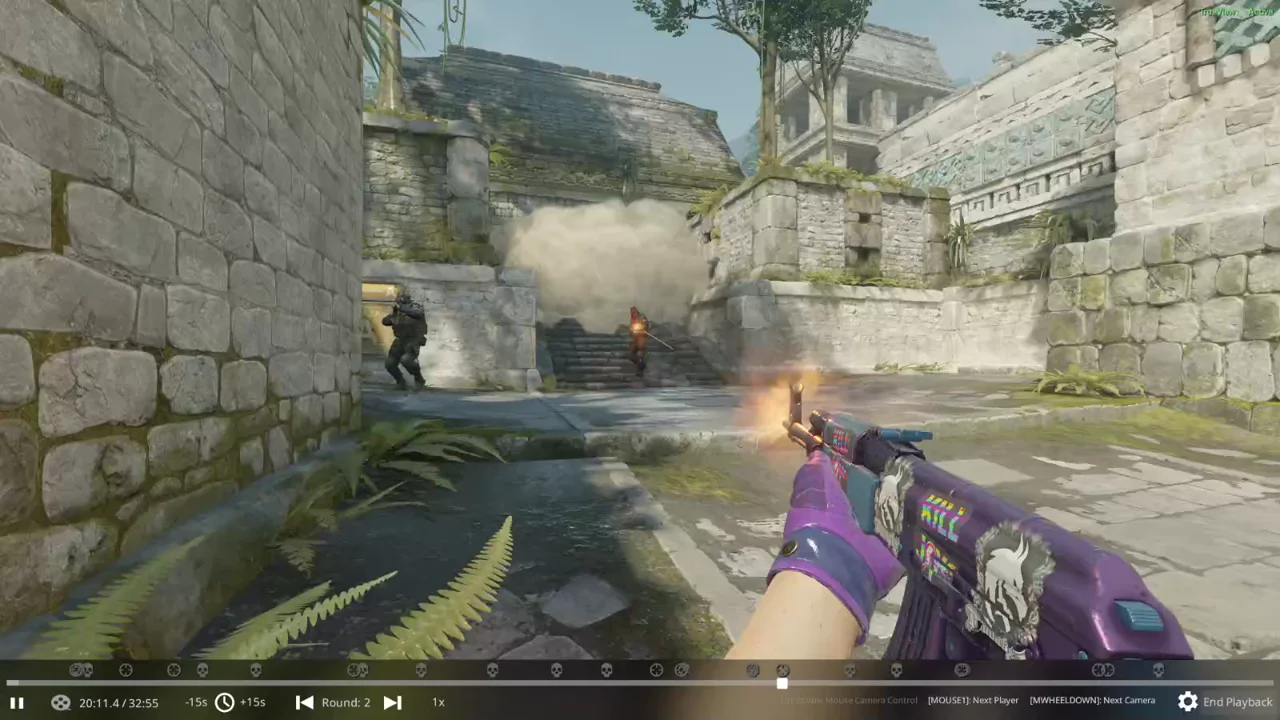This screenshot has width=1280, height=720.
Task: Pause the demo playback
Action: click(x=16, y=702)
